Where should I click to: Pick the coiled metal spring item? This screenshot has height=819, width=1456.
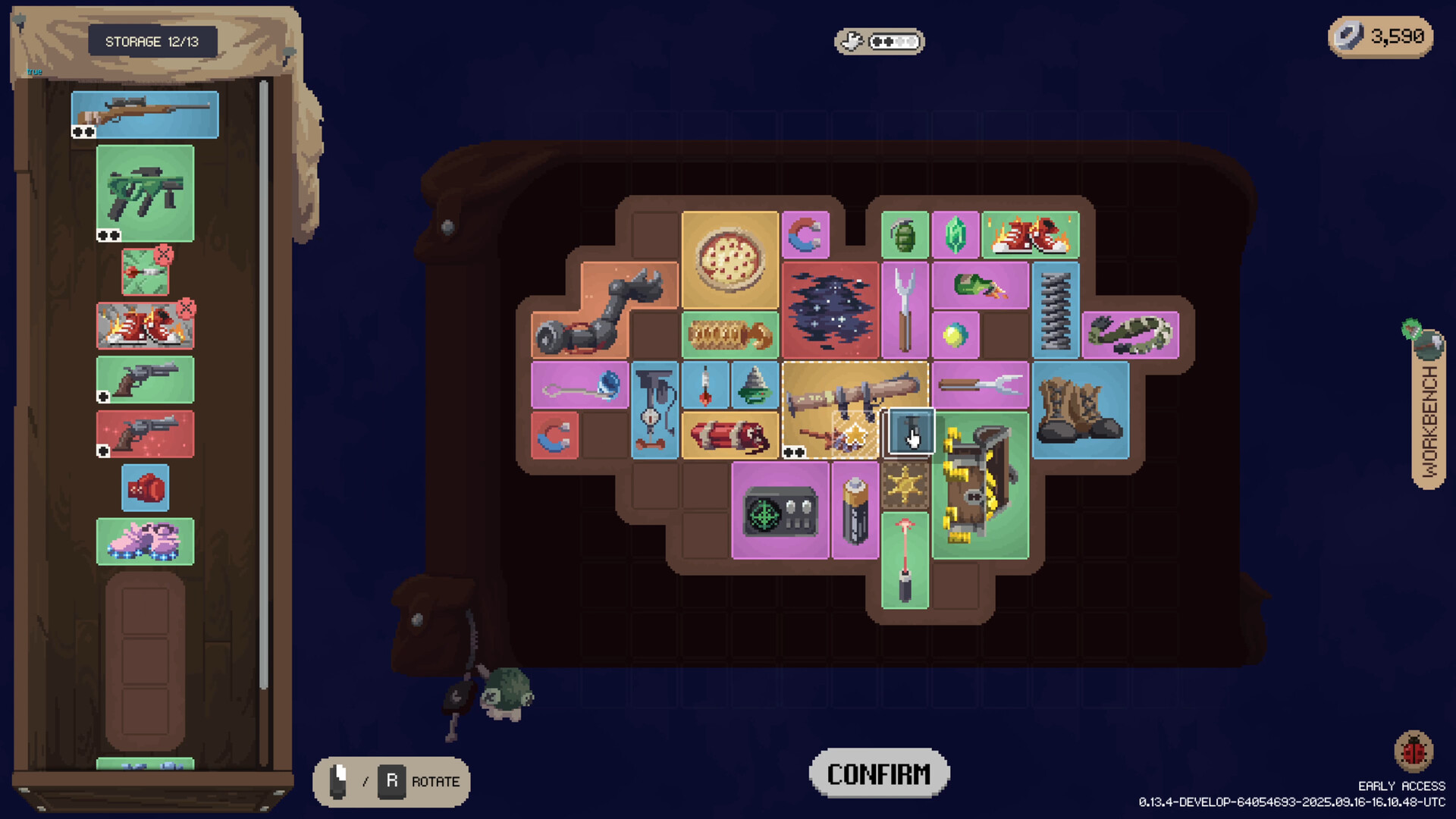(1055, 310)
